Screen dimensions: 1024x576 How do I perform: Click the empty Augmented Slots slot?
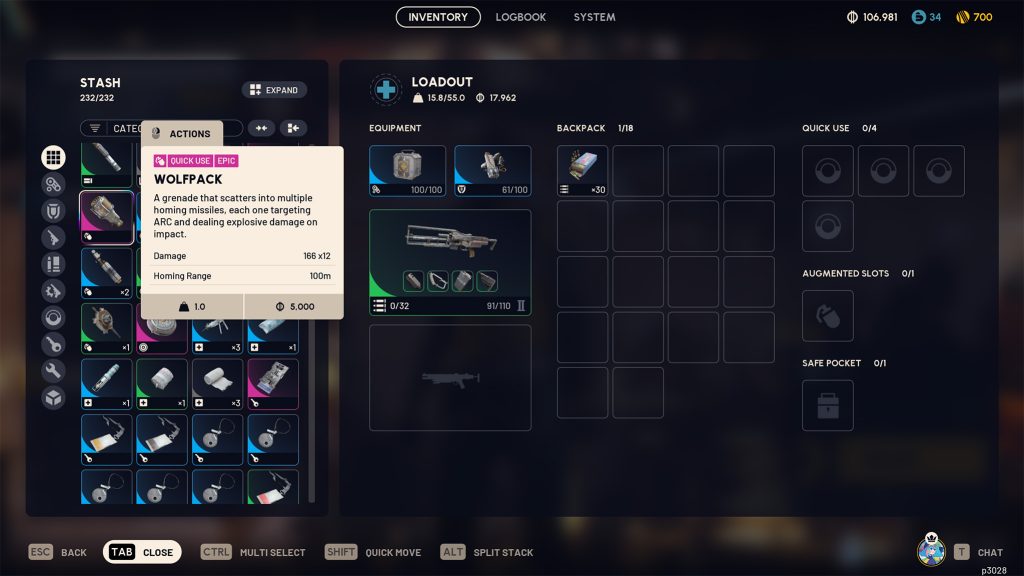827,316
